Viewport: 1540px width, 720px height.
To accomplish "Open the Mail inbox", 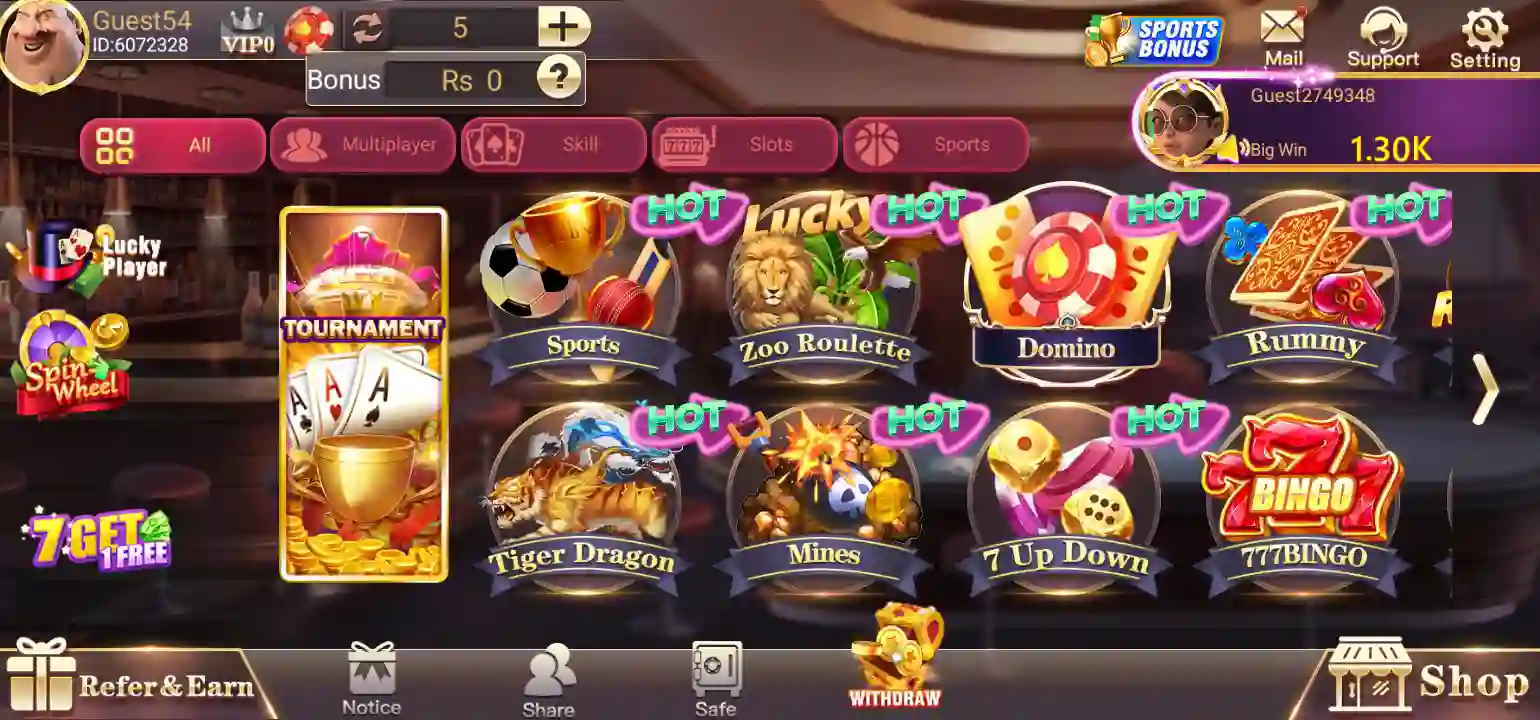I will pos(1283,35).
